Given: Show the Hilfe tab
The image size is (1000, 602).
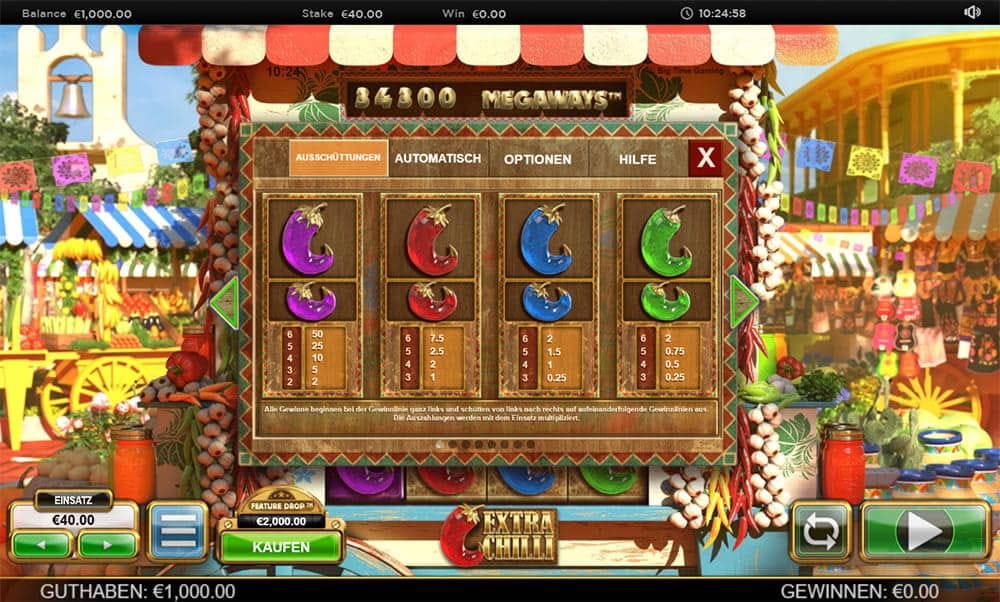Looking at the screenshot, I should (637, 159).
